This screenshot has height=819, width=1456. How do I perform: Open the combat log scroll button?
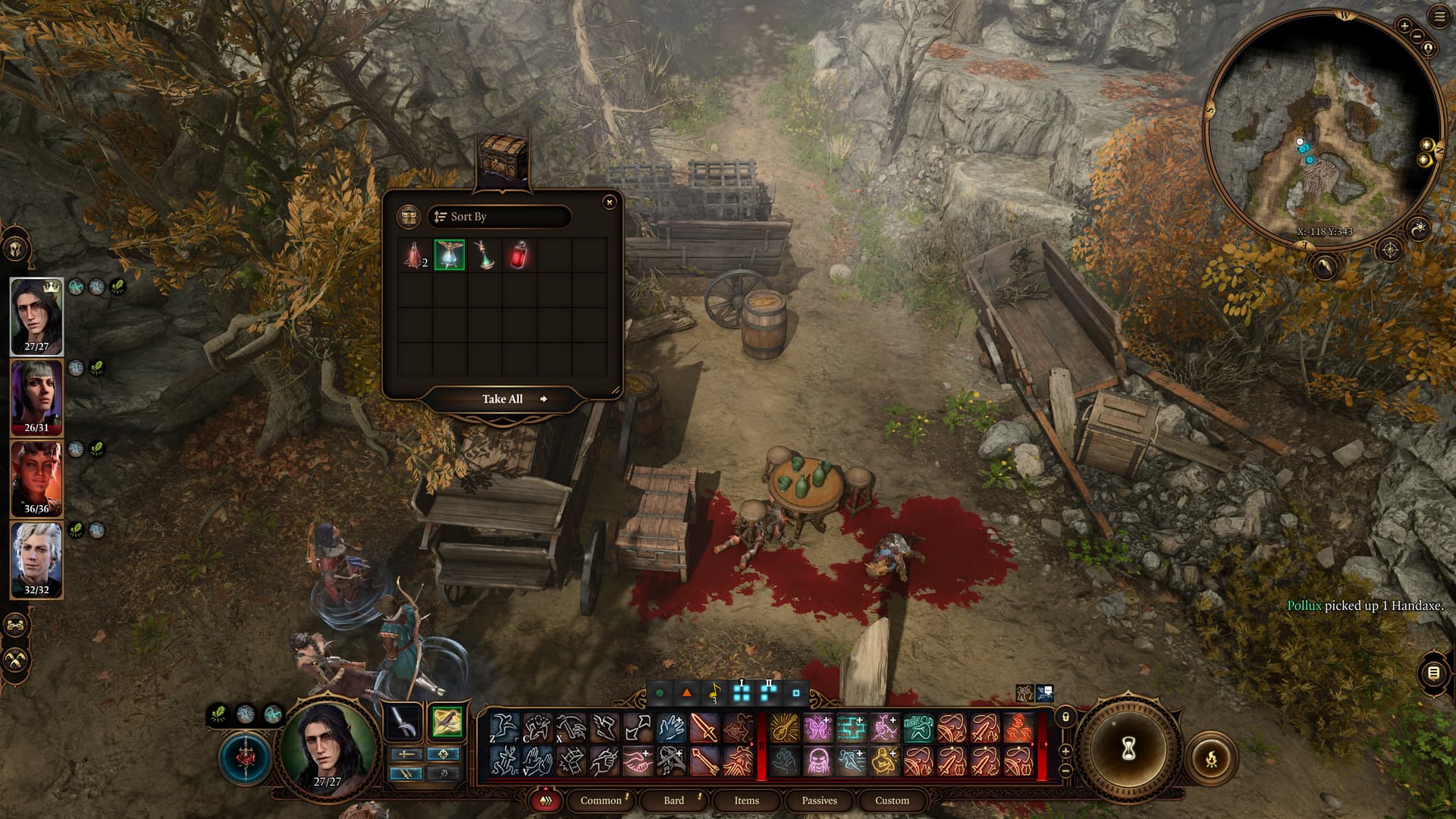click(x=1433, y=673)
